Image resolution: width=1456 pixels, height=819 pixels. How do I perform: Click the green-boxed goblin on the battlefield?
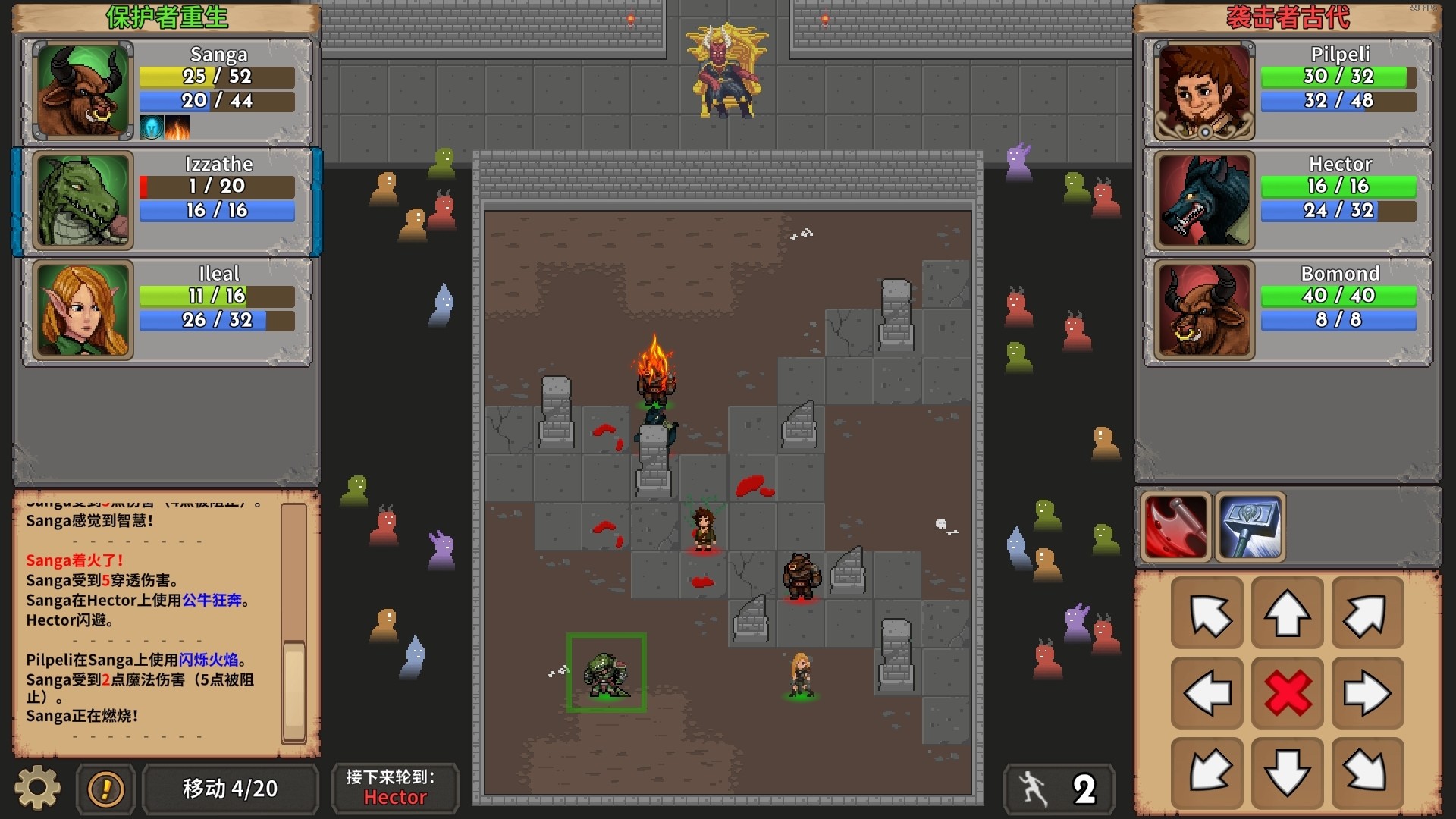pyautogui.click(x=606, y=673)
